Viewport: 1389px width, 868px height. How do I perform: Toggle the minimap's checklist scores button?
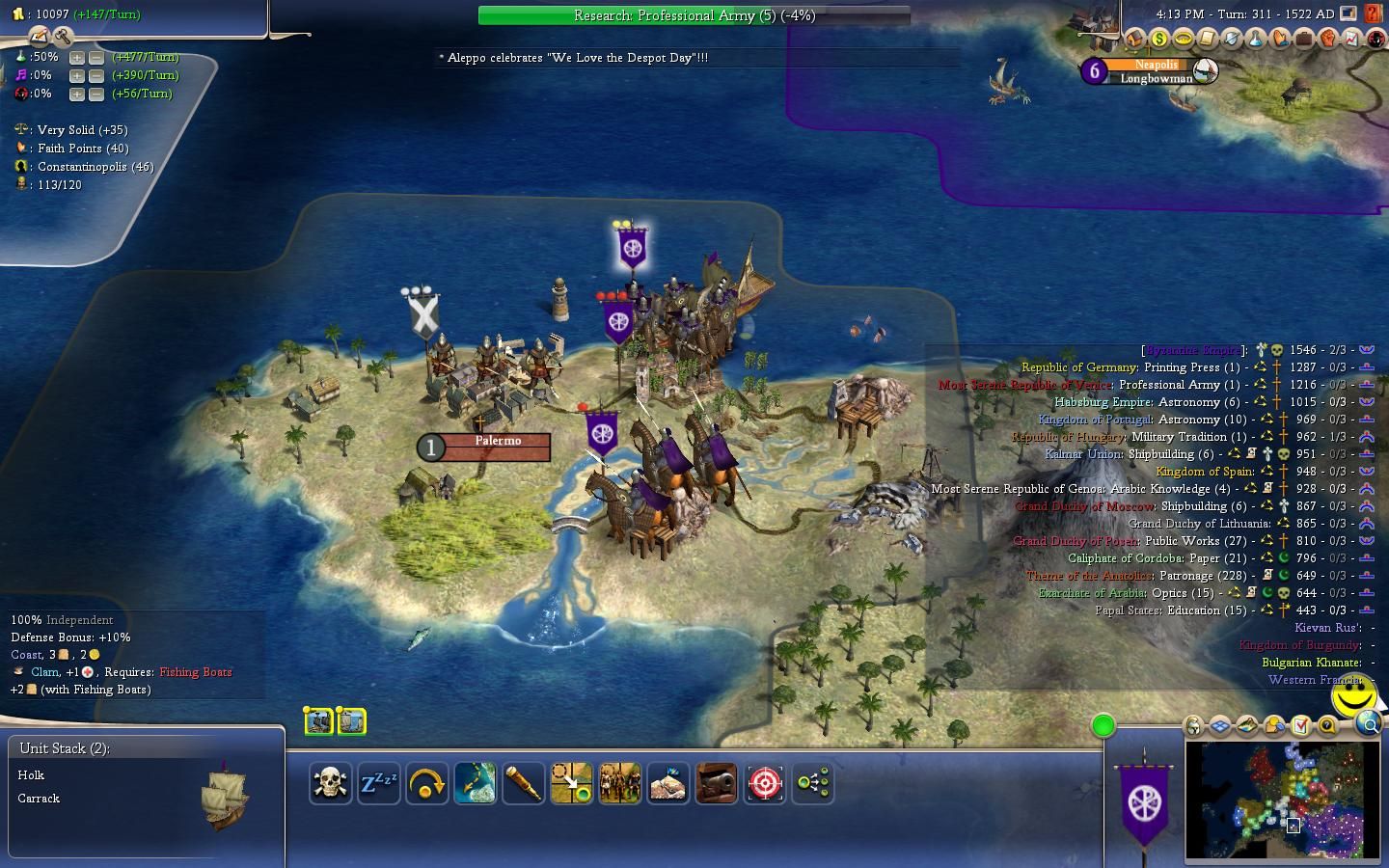pos(1300,725)
